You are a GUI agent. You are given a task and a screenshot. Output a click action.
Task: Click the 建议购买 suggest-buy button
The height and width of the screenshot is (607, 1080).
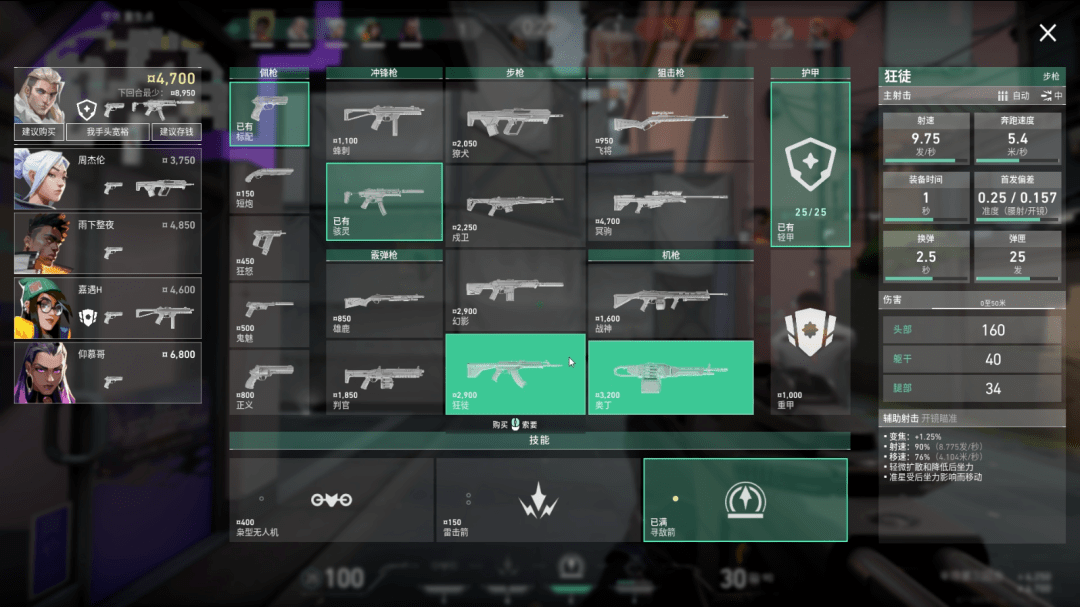[x=39, y=132]
